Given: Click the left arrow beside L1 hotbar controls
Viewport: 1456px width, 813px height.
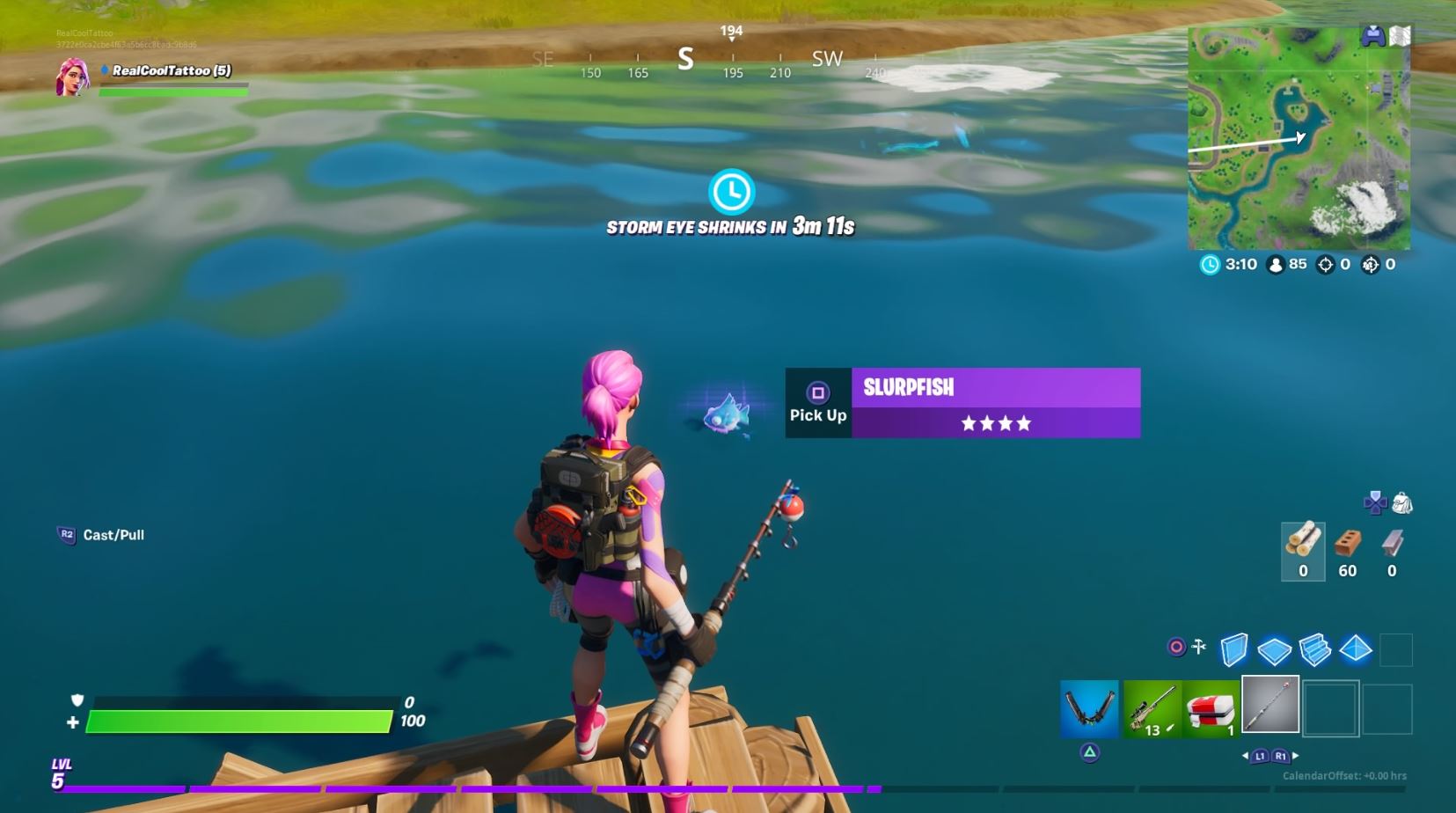Looking at the screenshot, I should (x=1245, y=755).
